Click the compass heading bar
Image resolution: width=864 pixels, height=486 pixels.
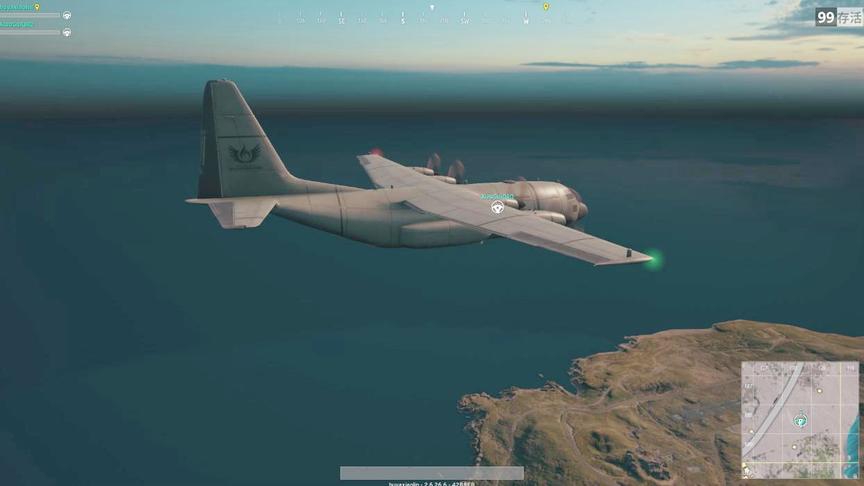pos(403,19)
